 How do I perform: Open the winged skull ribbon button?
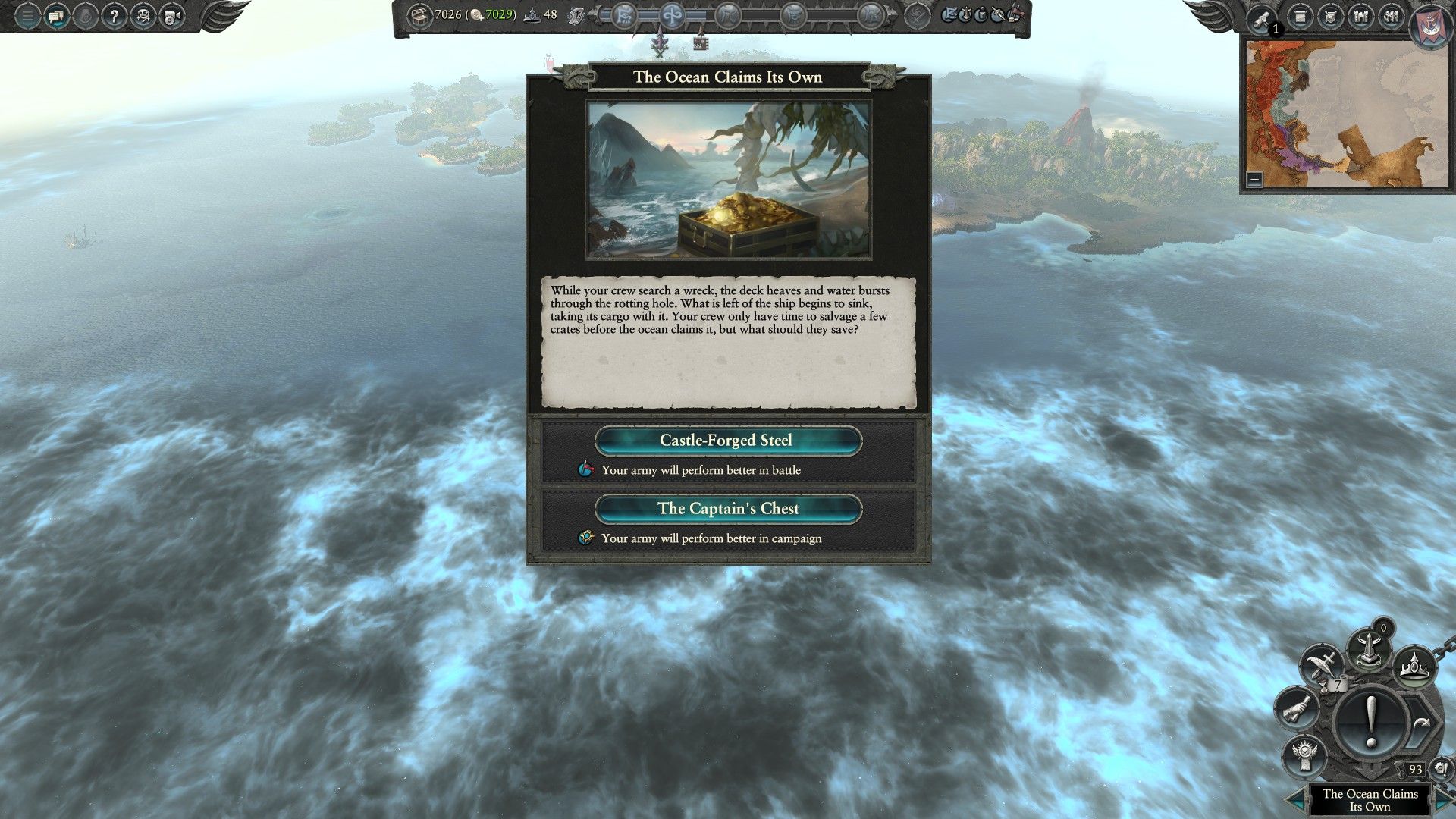[x=1305, y=754]
